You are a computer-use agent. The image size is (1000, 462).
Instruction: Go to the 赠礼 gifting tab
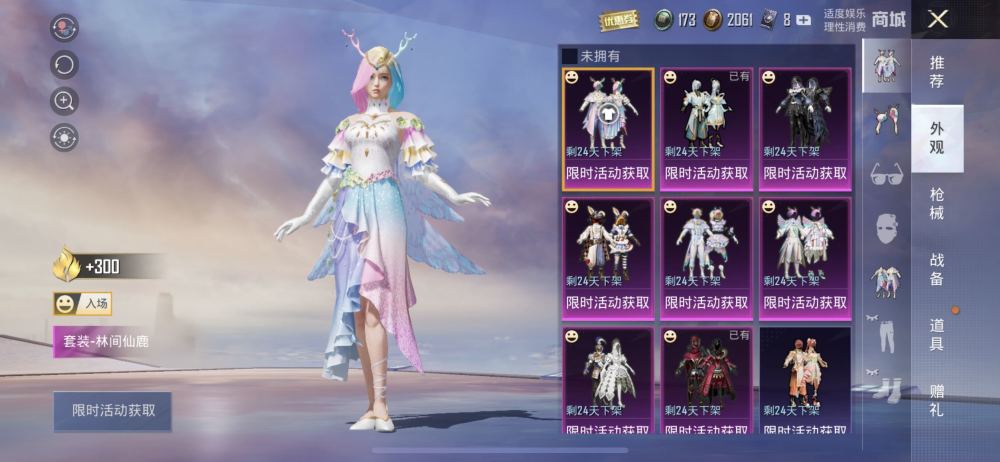(937, 399)
